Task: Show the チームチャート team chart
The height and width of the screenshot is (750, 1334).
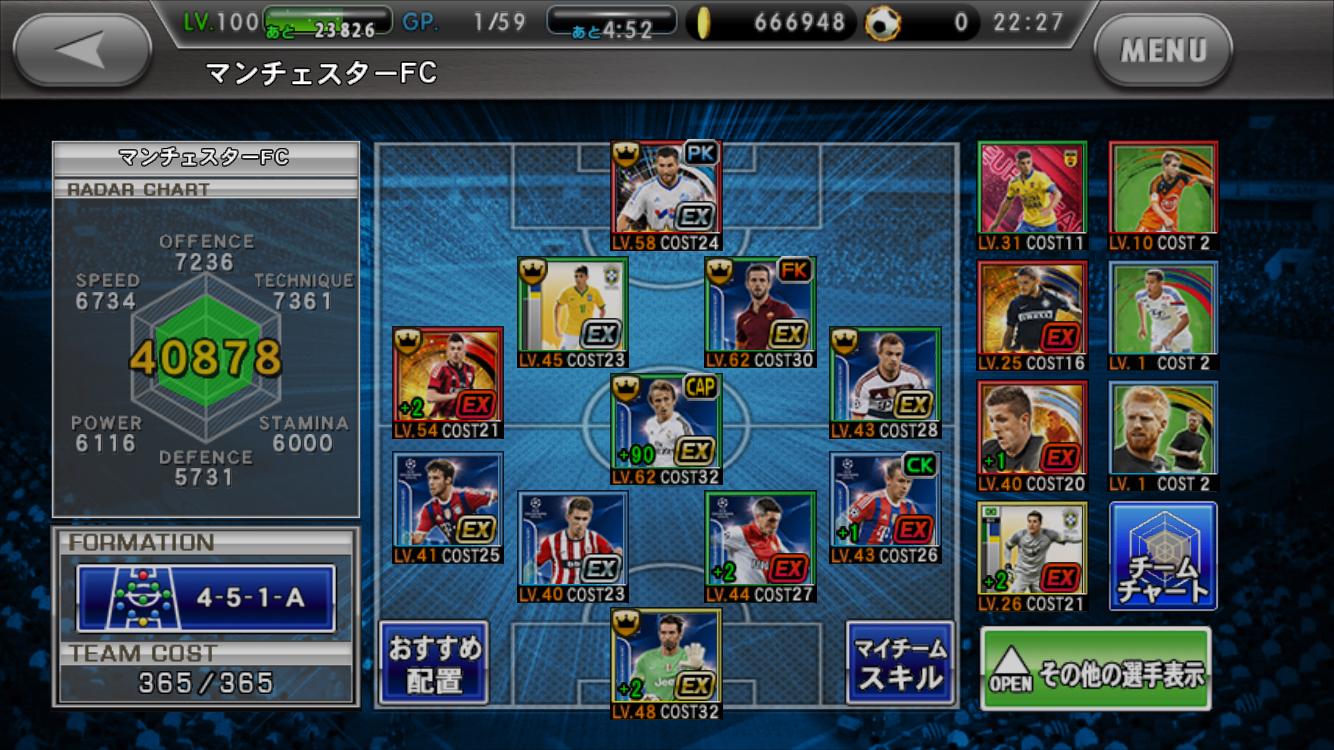Action: tap(1163, 555)
